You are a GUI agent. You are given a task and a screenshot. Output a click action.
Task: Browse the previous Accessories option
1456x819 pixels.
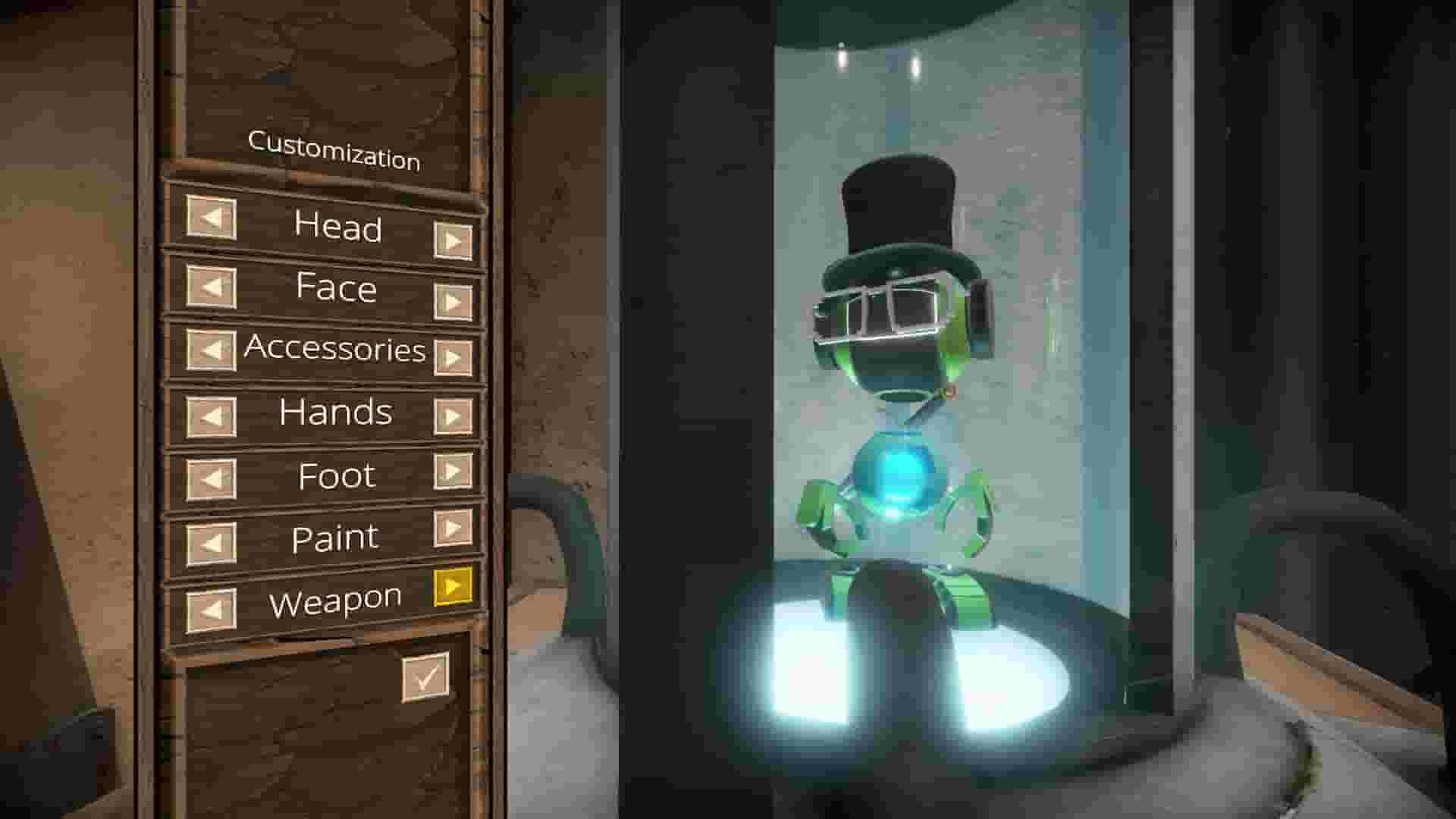[209, 351]
